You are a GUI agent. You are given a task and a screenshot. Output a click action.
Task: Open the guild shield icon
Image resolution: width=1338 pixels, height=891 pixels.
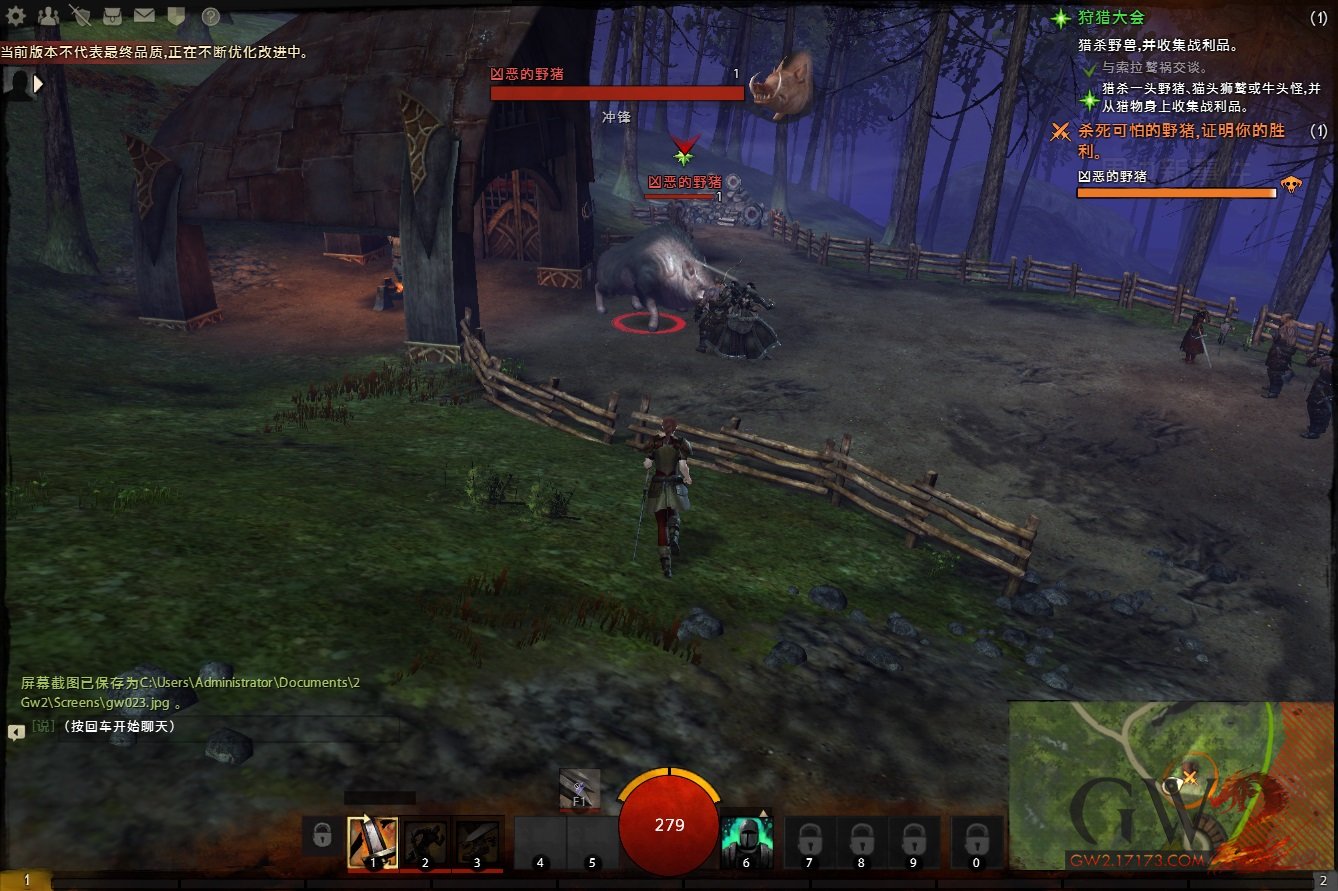[175, 16]
